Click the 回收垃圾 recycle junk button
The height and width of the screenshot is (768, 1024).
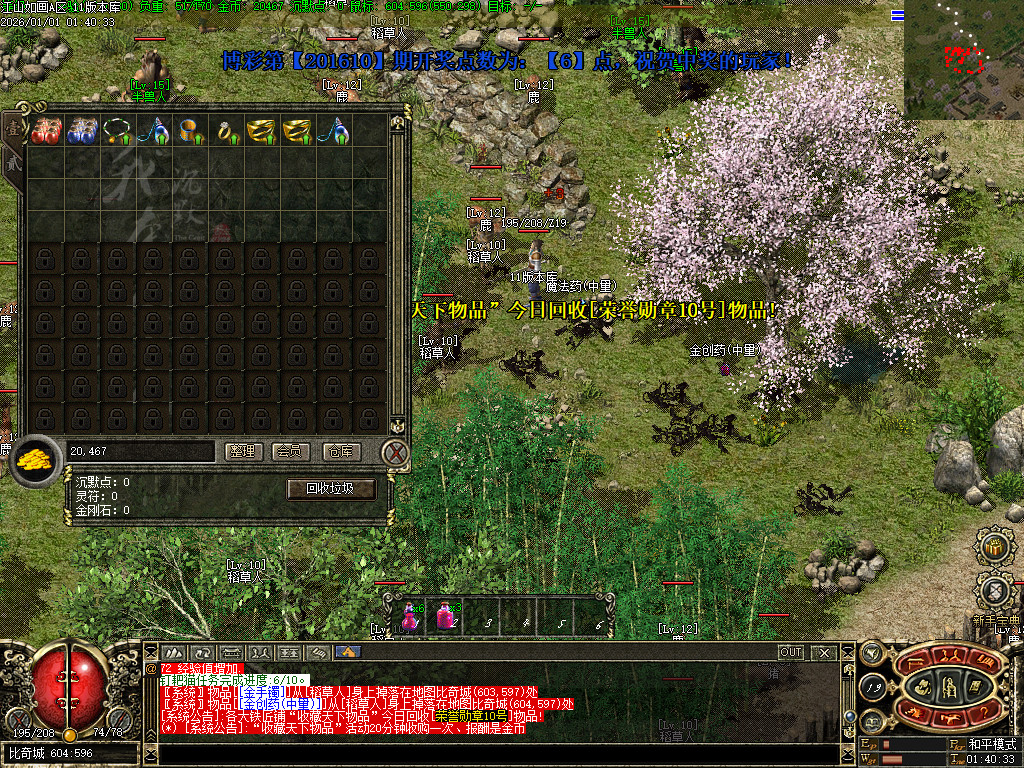(331, 489)
